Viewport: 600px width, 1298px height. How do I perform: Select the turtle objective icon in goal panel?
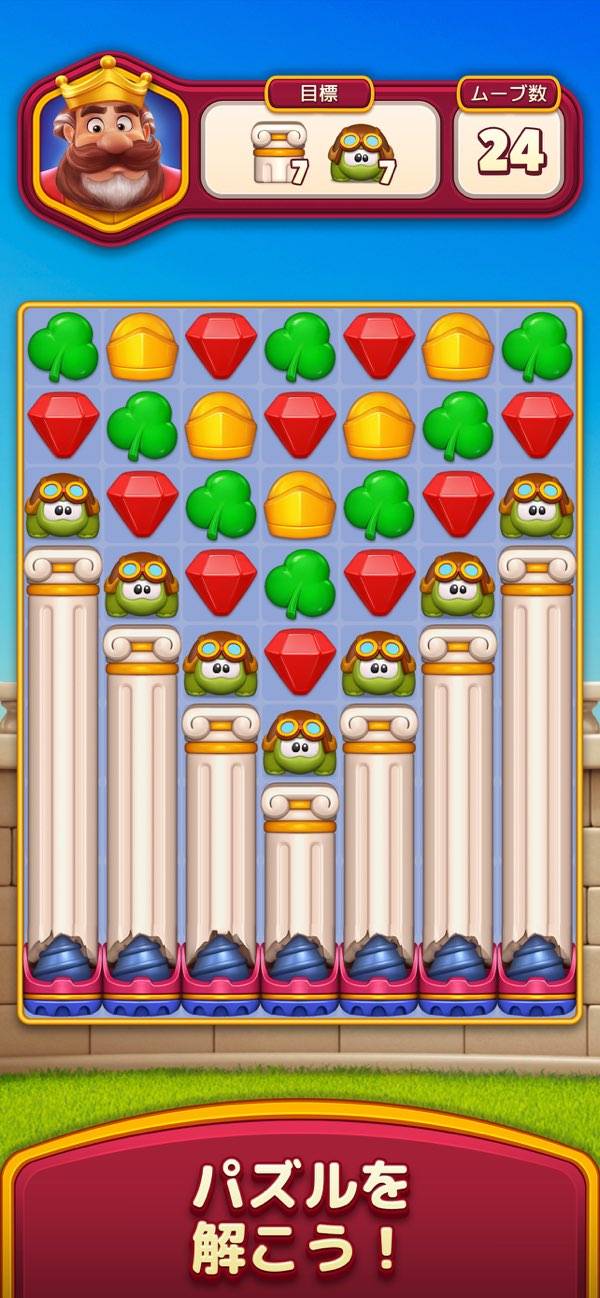coord(360,152)
